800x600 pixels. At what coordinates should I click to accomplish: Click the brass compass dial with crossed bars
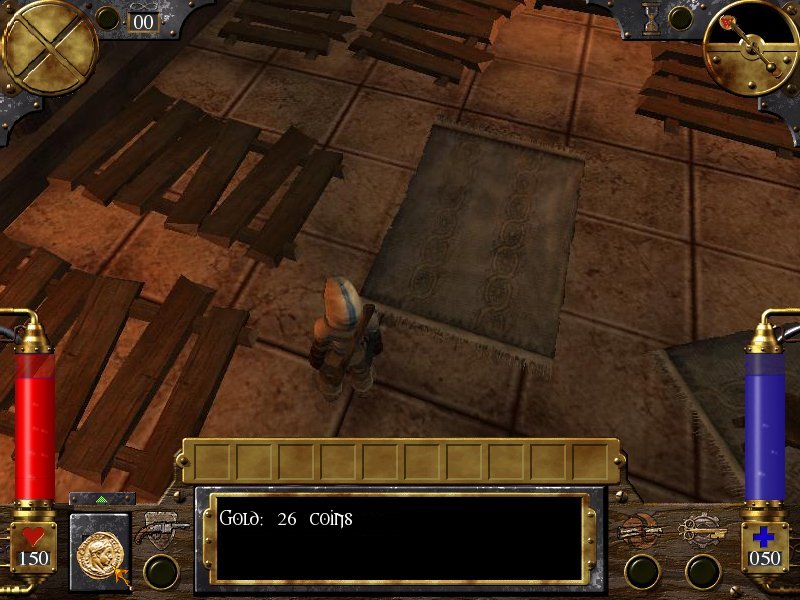pos(50,47)
